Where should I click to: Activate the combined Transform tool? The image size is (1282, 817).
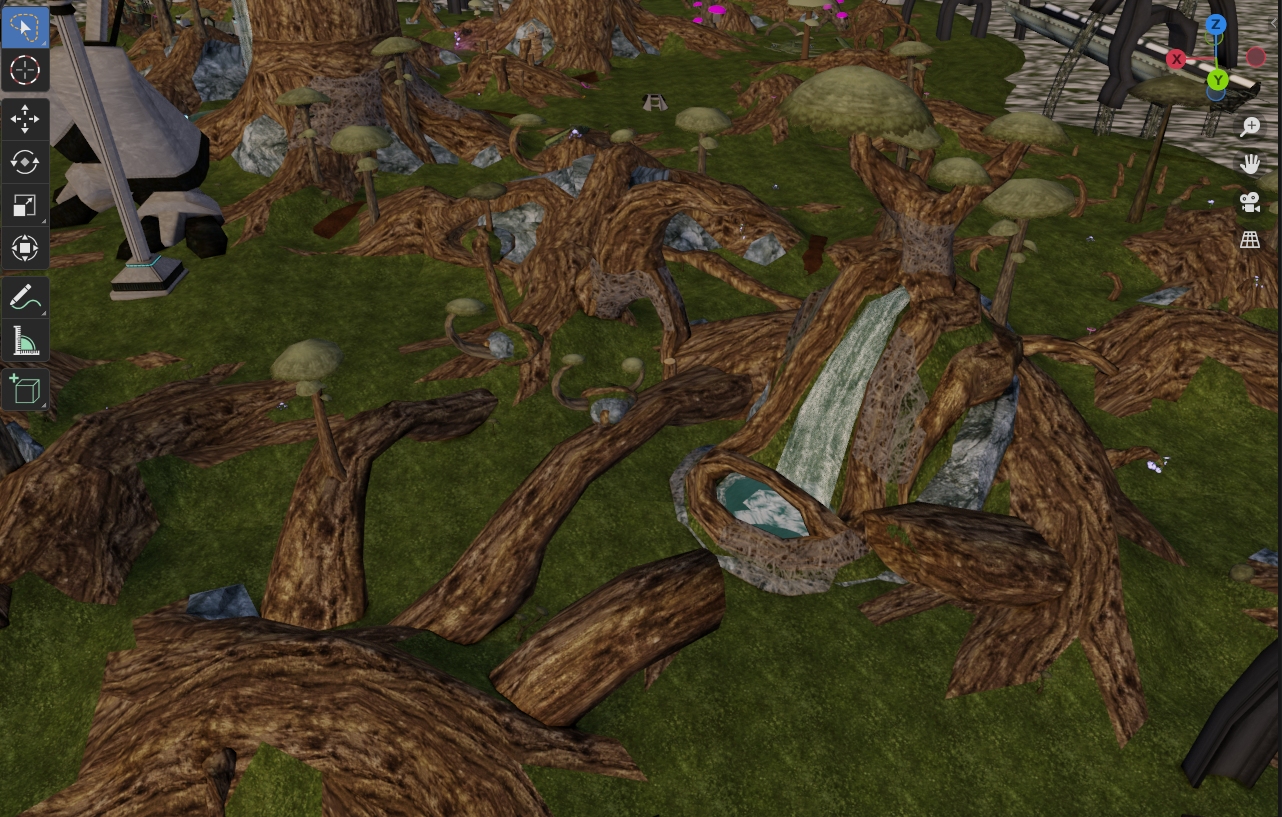click(24, 247)
